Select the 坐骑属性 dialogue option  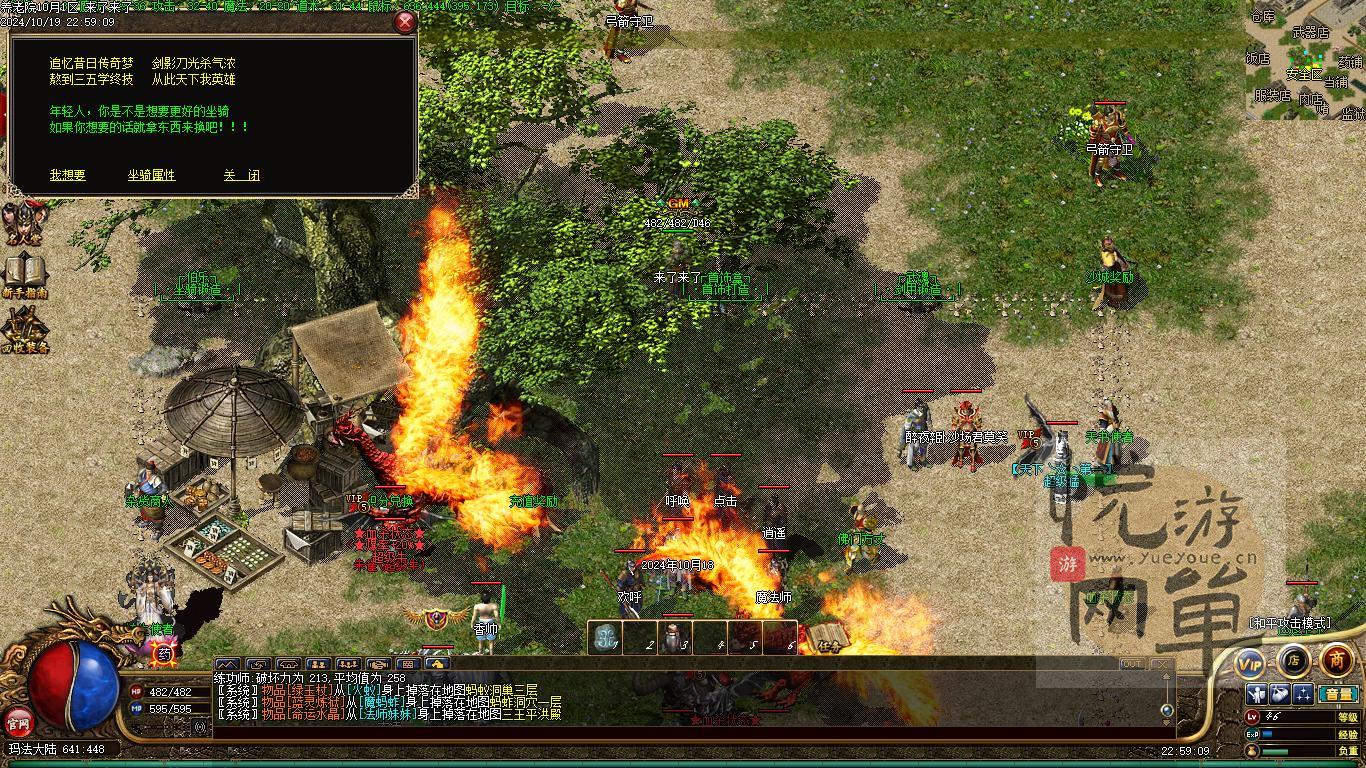tap(151, 175)
